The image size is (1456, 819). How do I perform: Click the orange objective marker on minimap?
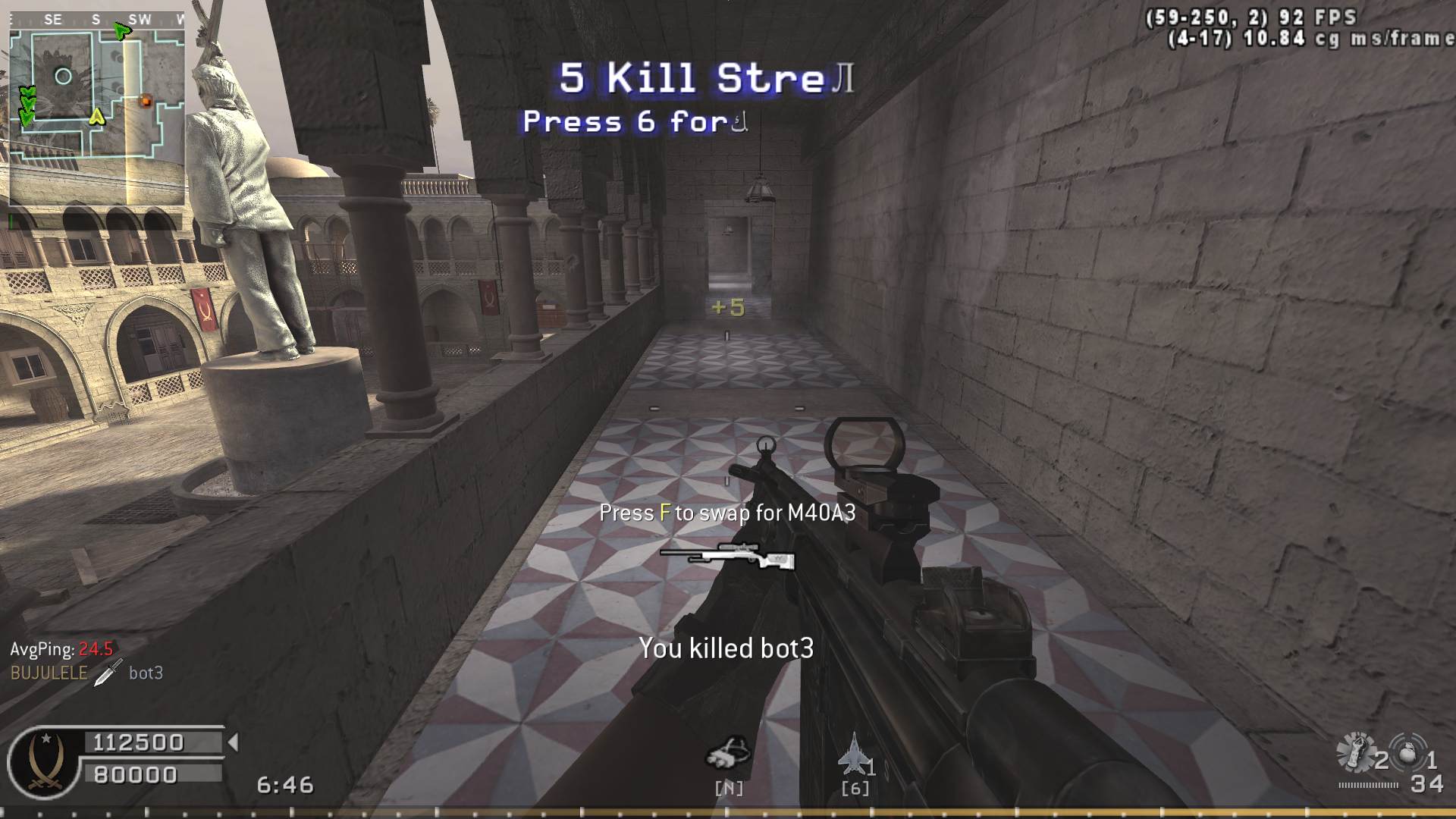coord(146,100)
